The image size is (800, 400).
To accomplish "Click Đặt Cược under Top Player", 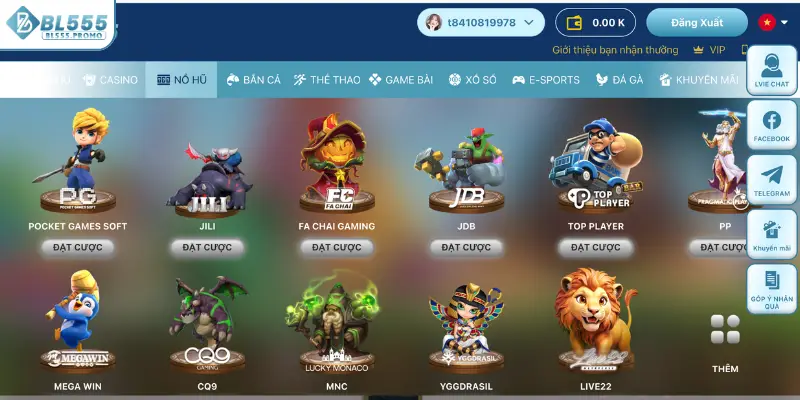I will coord(596,247).
